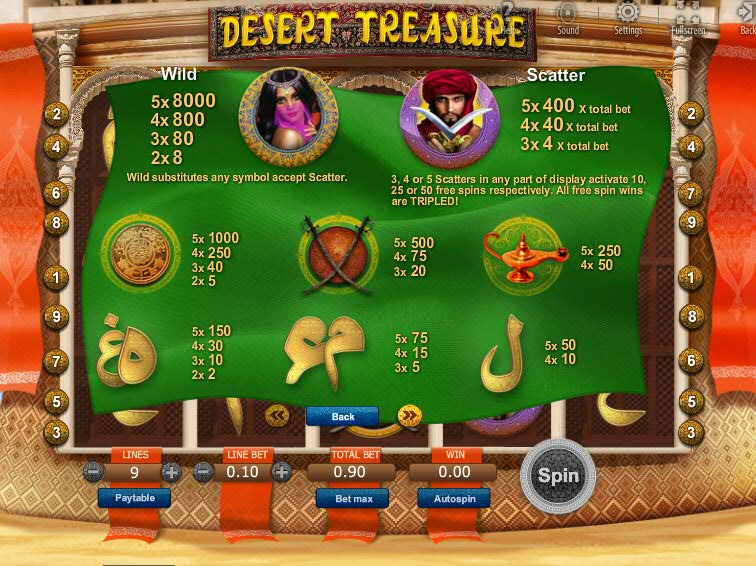Click the top-right Back arrow icon
756x566 pixels.
click(746, 17)
